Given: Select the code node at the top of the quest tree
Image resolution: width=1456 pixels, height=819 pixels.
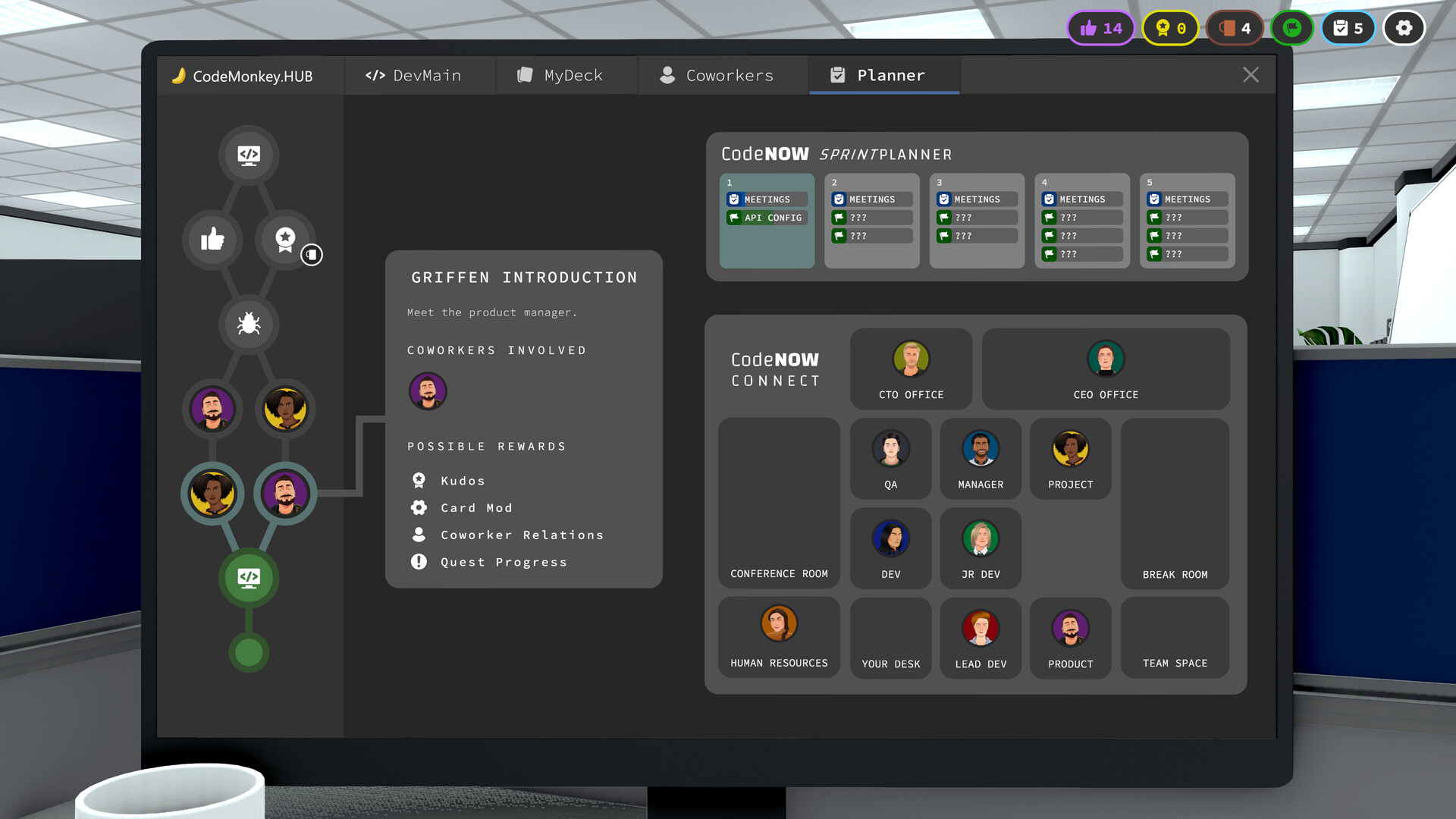Looking at the screenshot, I should [249, 155].
